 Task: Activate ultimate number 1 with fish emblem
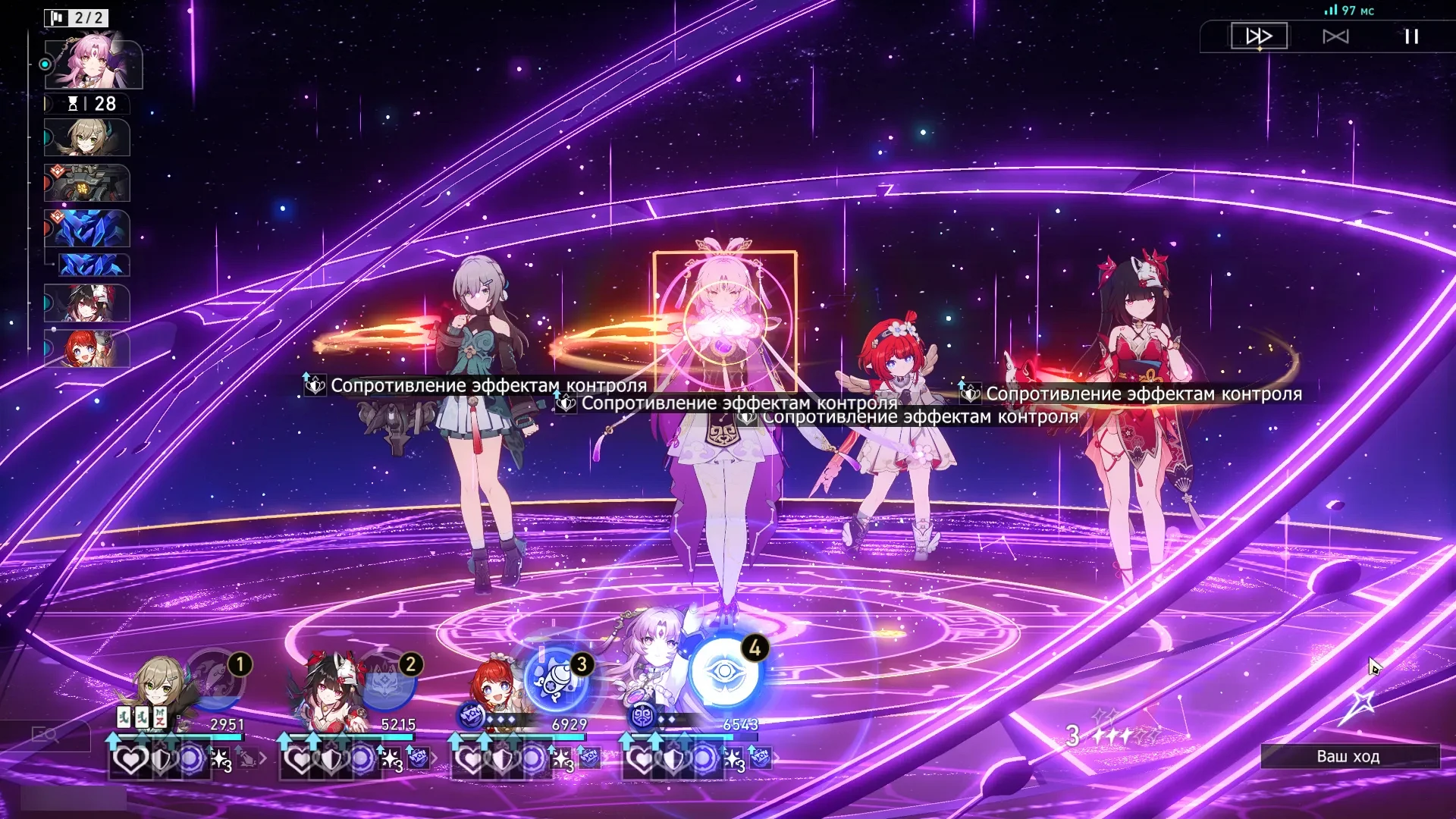point(216,678)
